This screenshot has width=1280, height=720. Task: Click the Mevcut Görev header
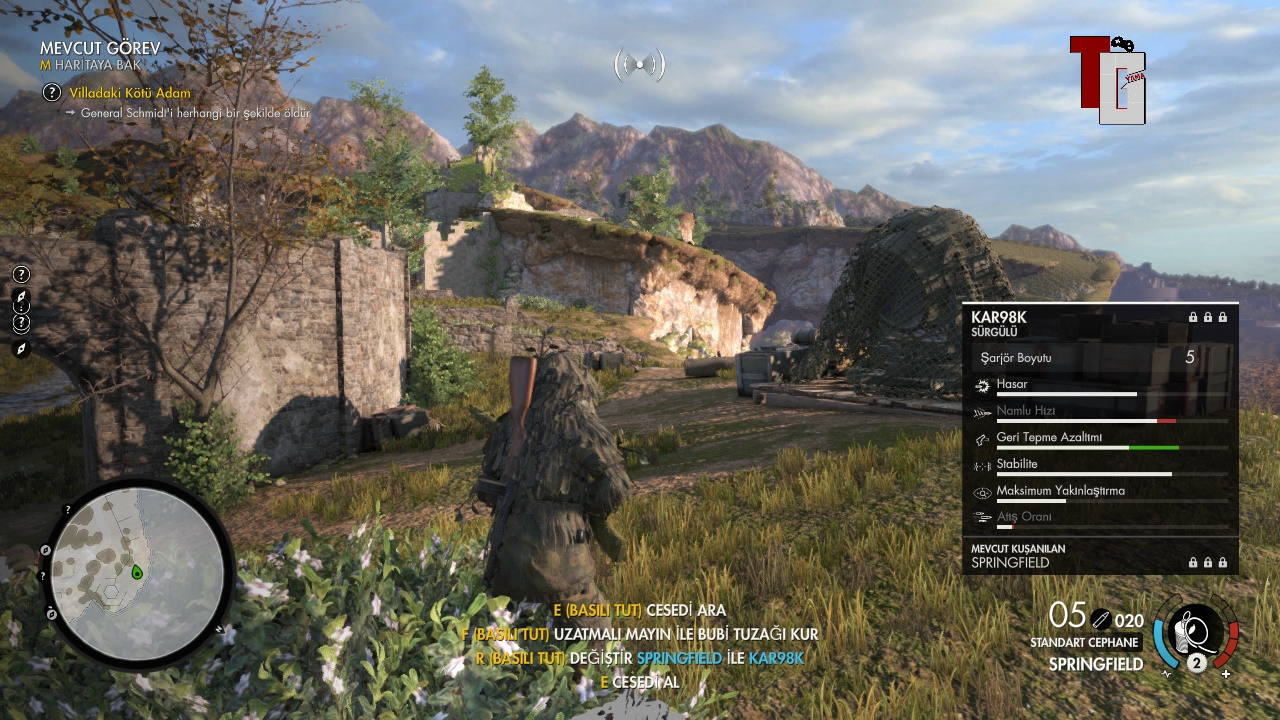point(100,48)
